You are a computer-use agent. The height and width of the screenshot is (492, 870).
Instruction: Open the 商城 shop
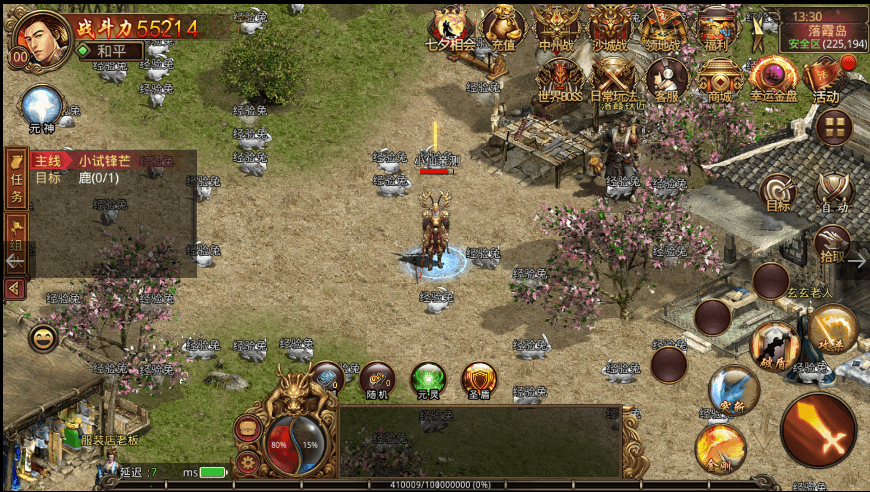(719, 78)
